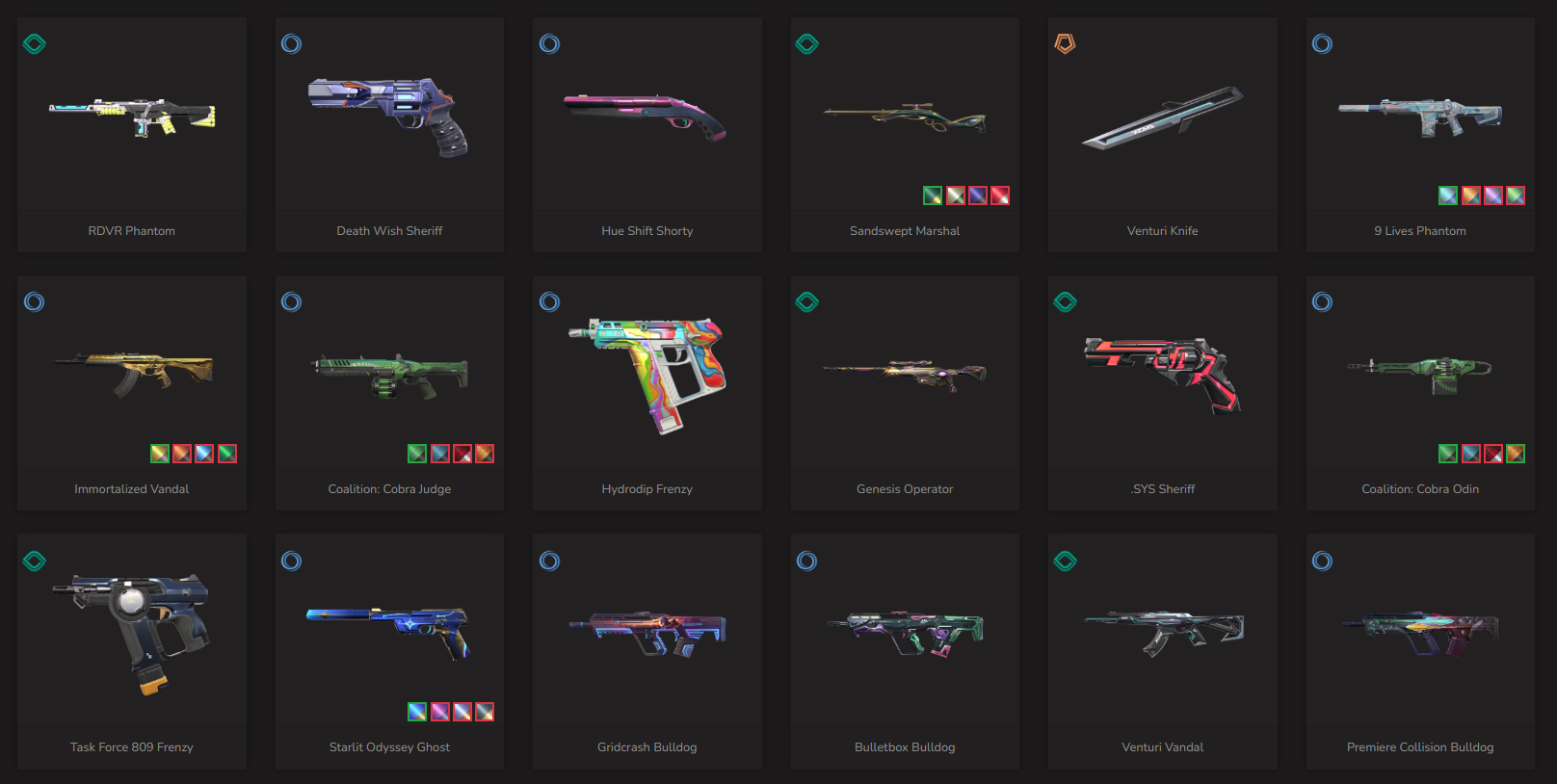Pick the first color variant of Sandswept Marshal
This screenshot has height=784, width=1557.
(x=933, y=196)
